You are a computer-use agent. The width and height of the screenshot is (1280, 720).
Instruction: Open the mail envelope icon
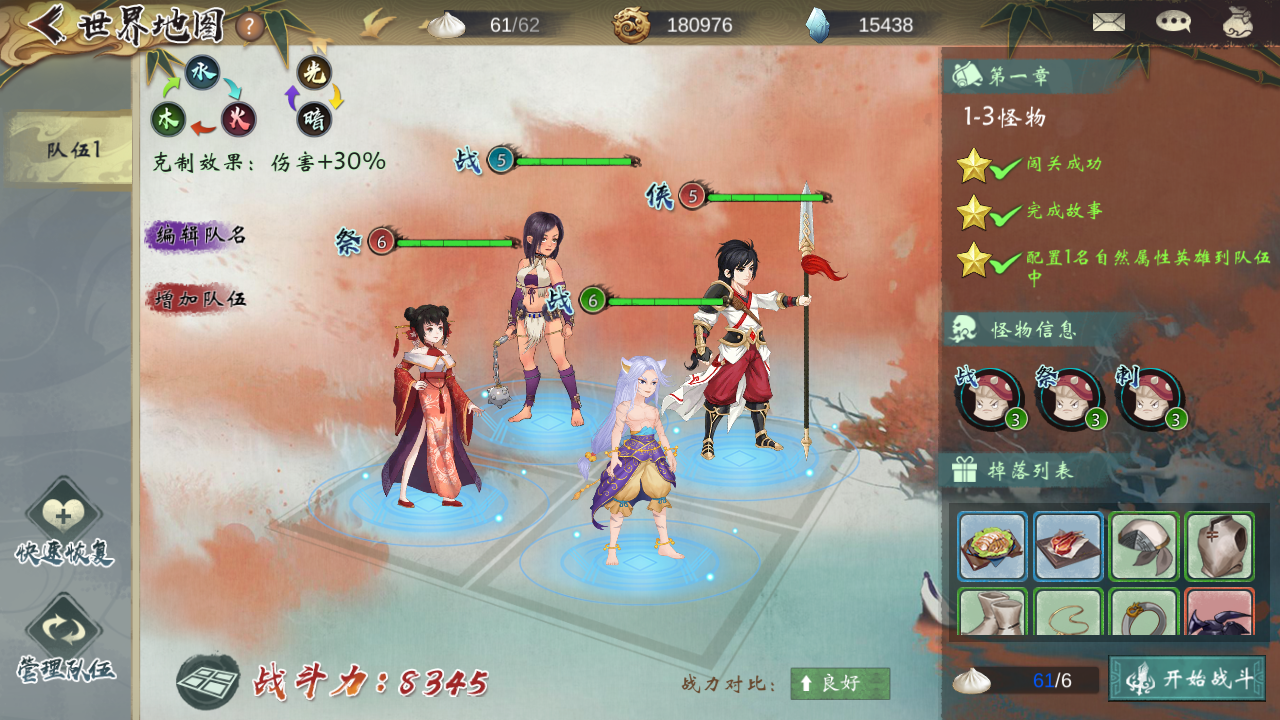tap(1108, 22)
